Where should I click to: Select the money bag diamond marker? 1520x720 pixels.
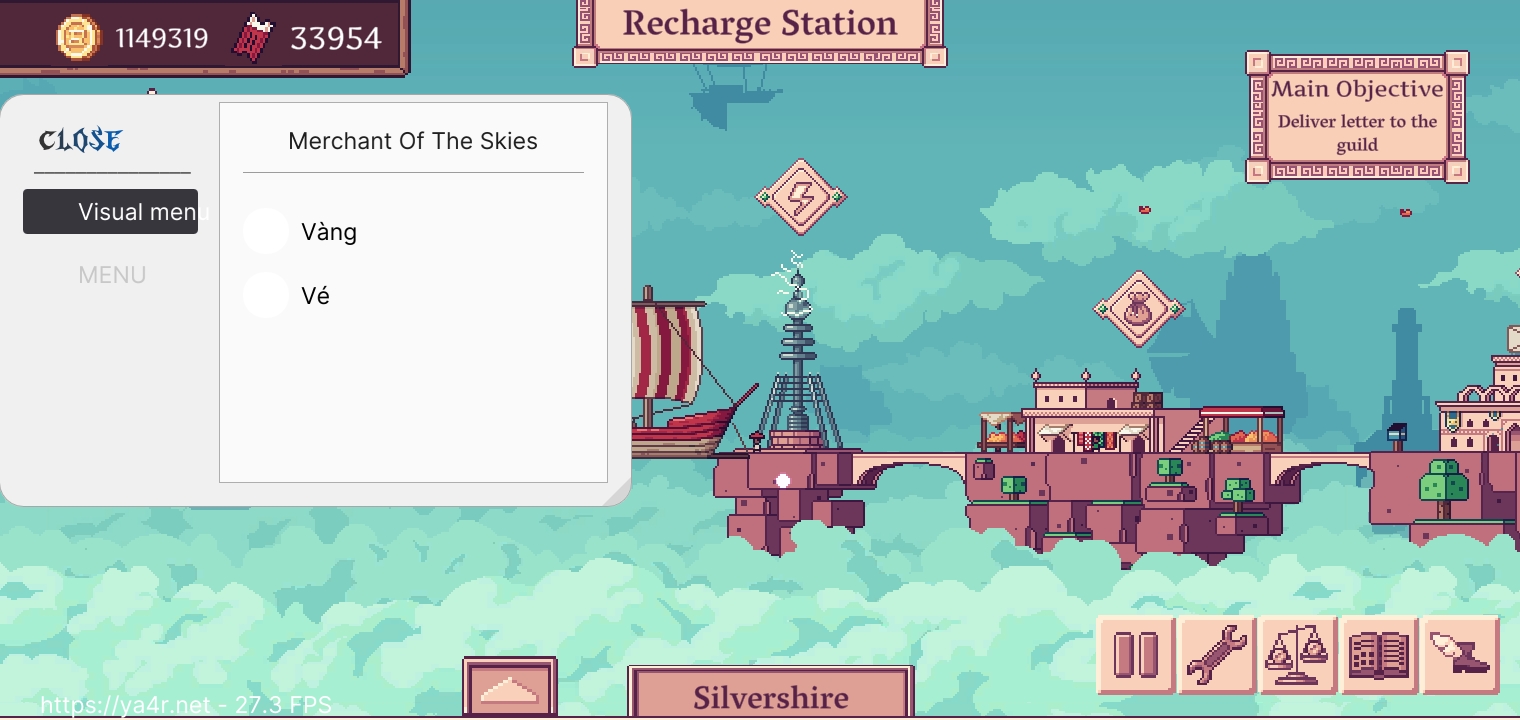pyautogui.click(x=1138, y=309)
